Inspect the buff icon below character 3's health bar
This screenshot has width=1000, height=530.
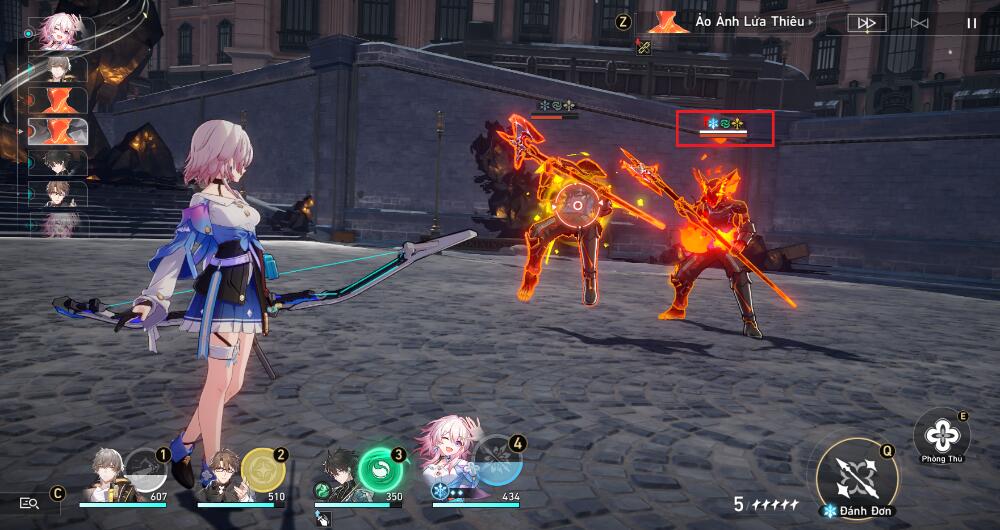click(322, 518)
